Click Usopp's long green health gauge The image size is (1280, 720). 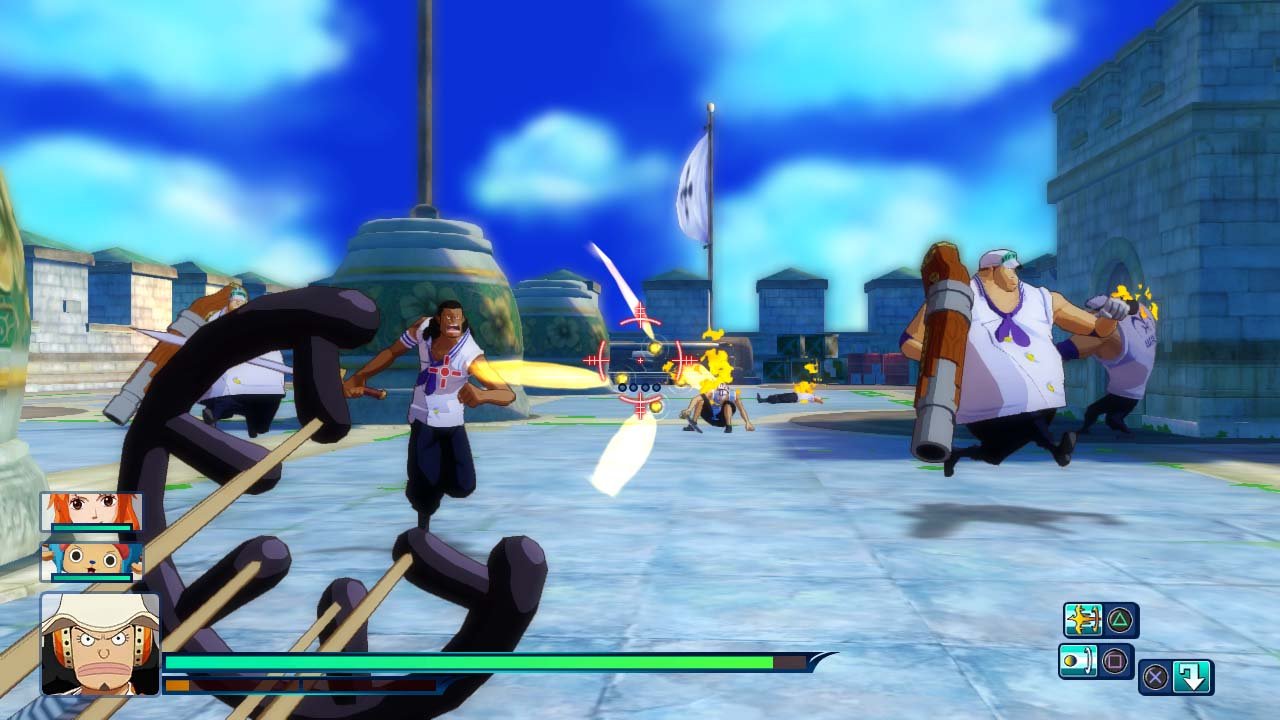[450, 662]
